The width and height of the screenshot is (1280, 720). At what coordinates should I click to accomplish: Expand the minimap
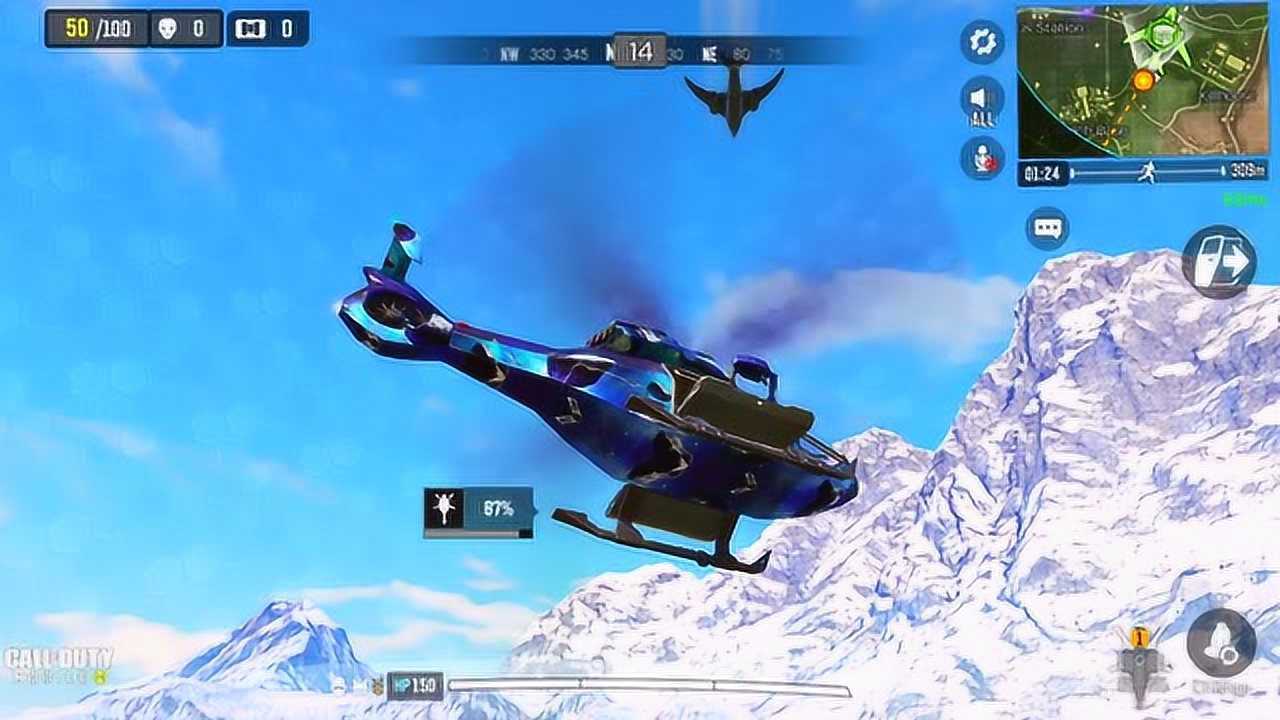pyautogui.click(x=1142, y=80)
